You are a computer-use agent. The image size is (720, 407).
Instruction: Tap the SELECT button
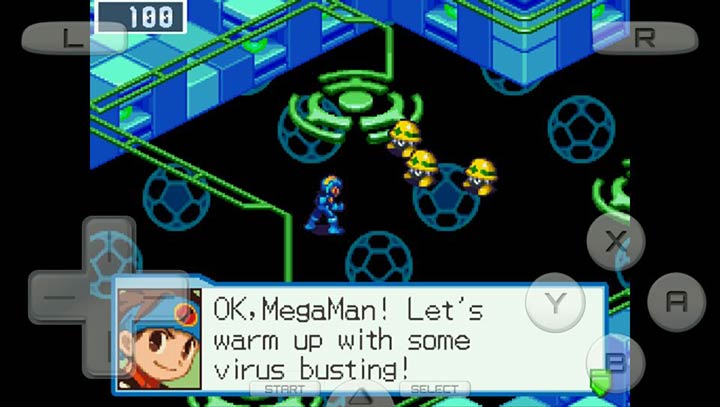pos(435,389)
